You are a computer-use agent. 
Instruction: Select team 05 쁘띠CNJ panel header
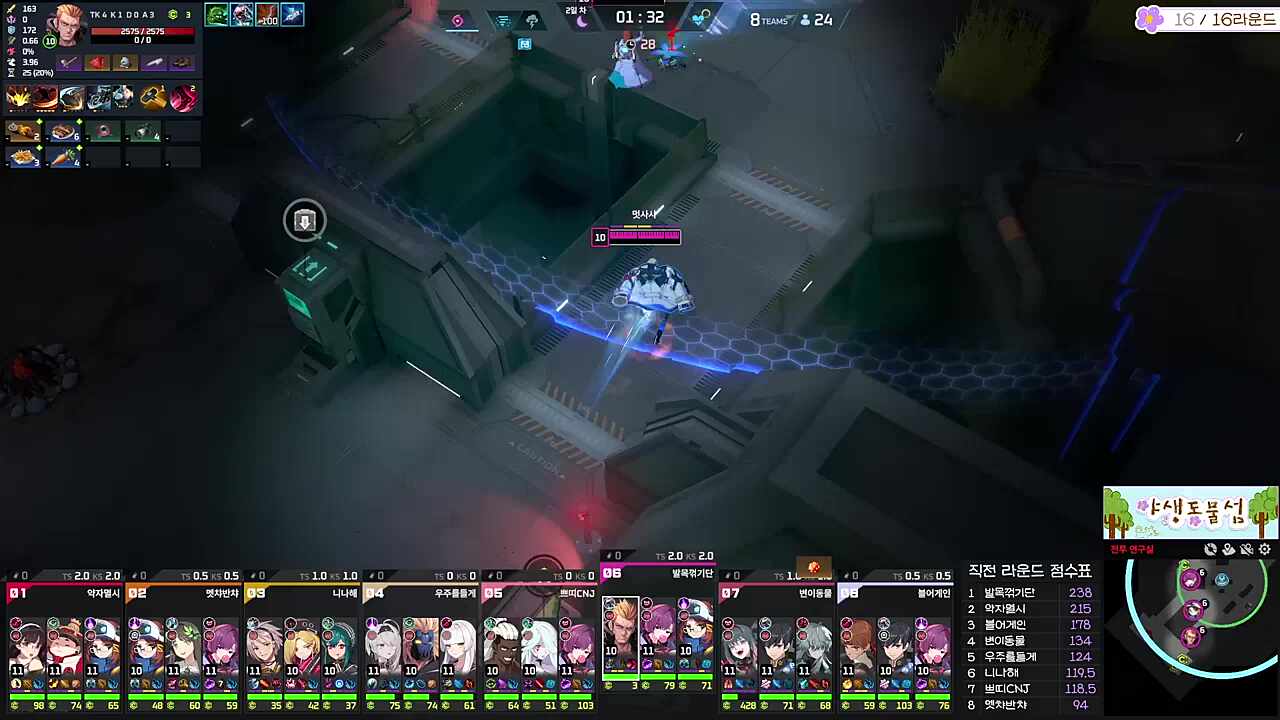click(x=540, y=593)
